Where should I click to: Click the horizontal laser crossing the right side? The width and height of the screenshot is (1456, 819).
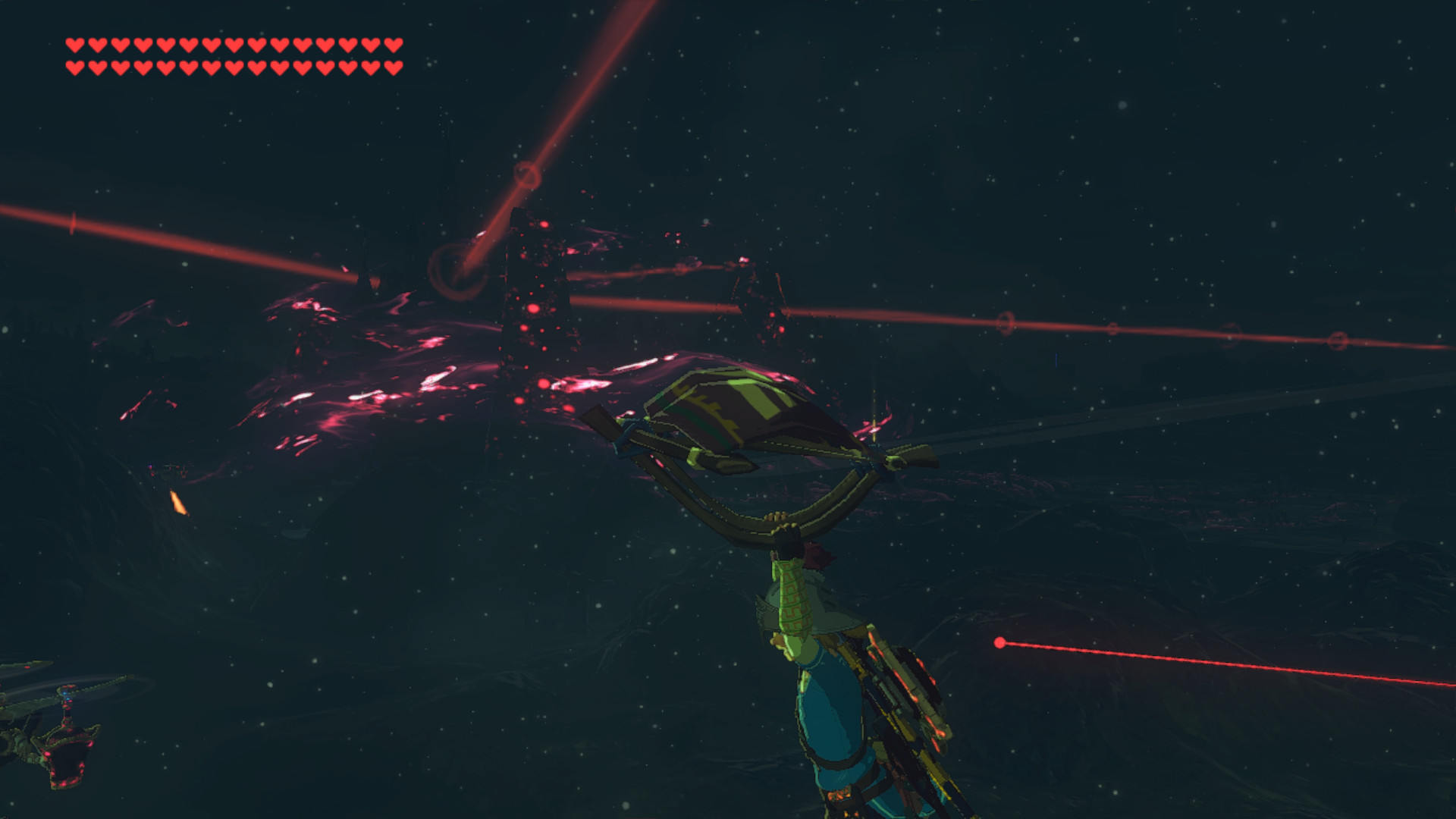click(1137, 326)
